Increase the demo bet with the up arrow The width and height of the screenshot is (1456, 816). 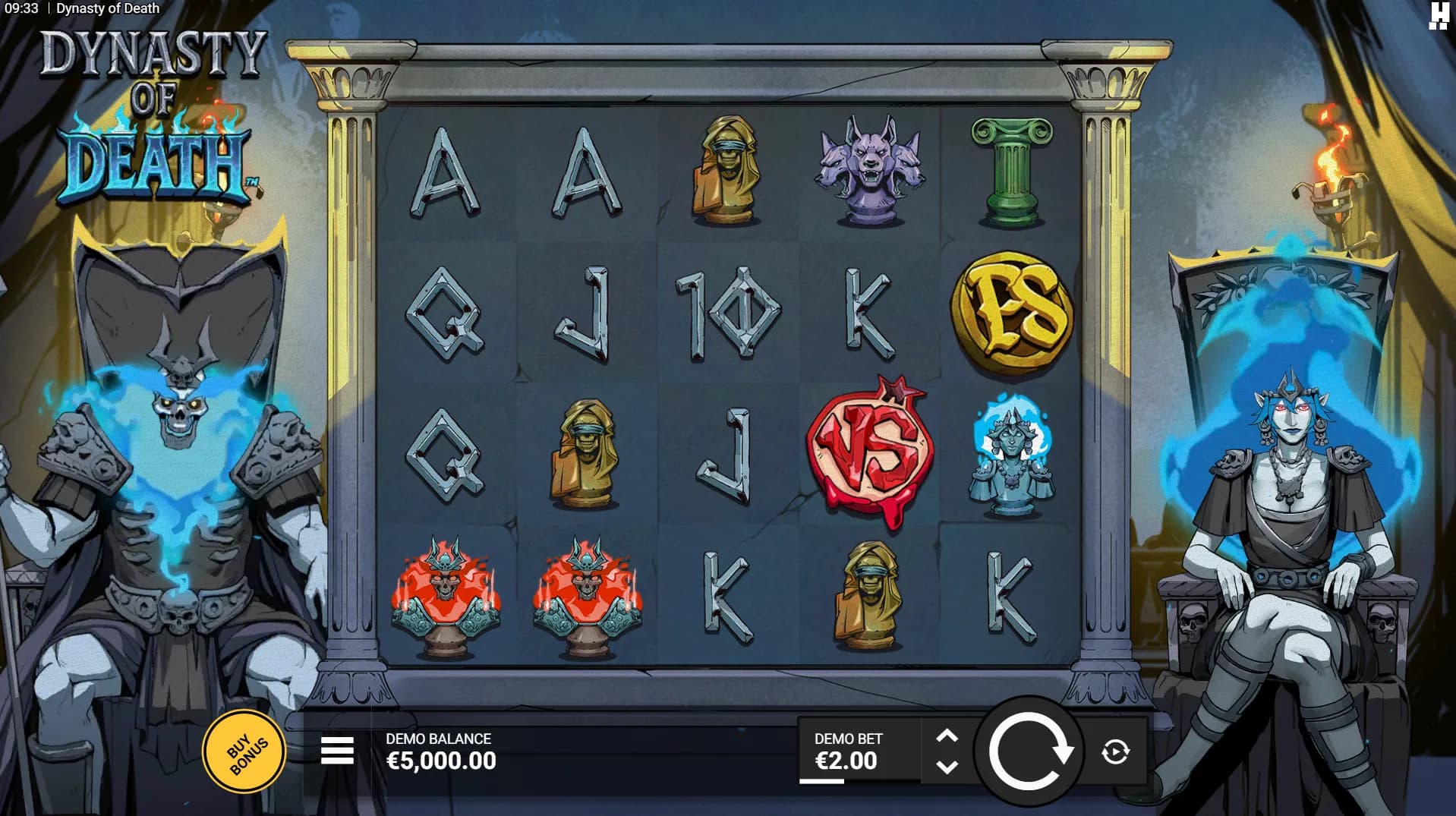pos(947,736)
